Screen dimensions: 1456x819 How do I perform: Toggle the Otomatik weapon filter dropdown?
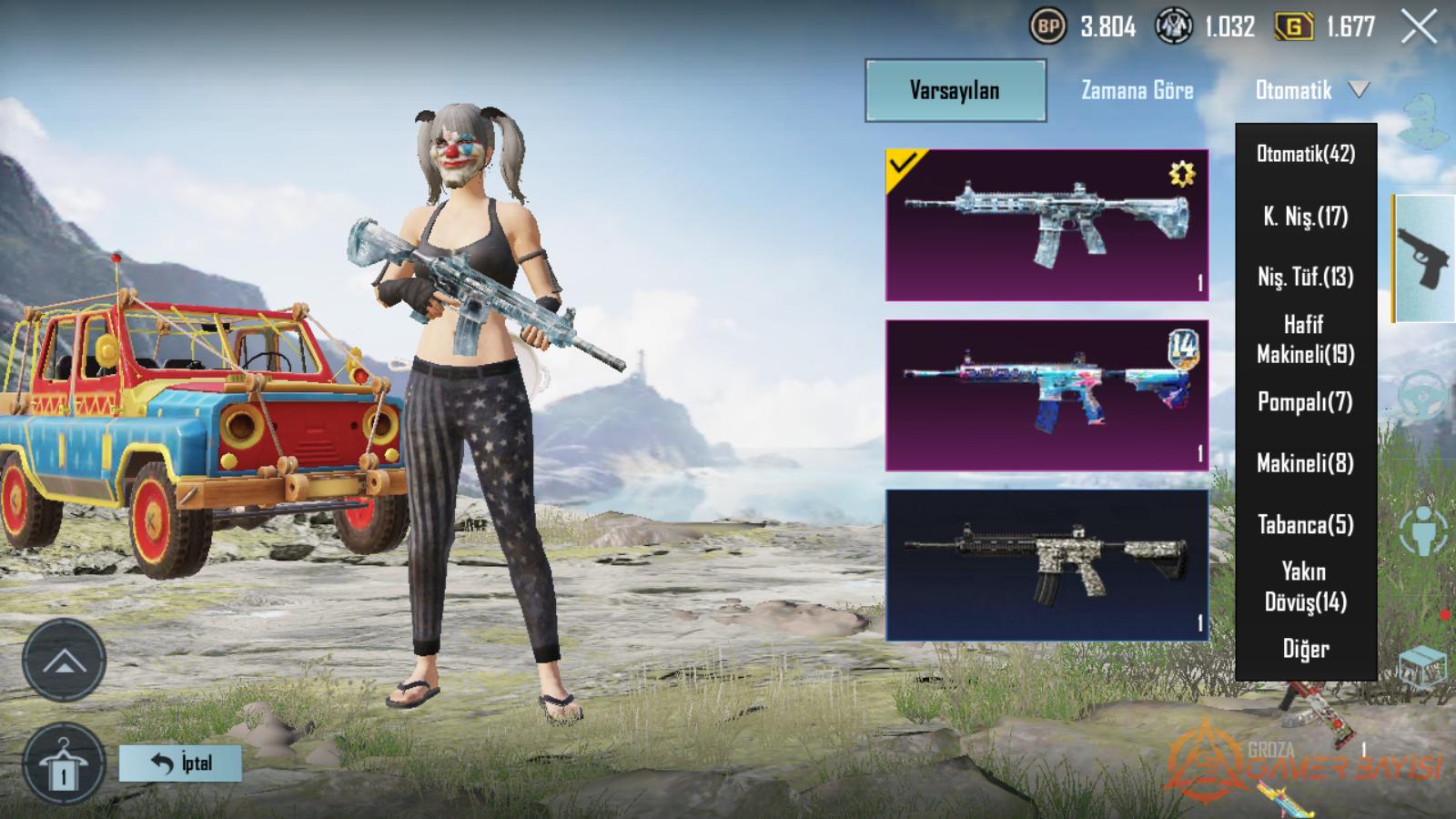coord(1310,90)
